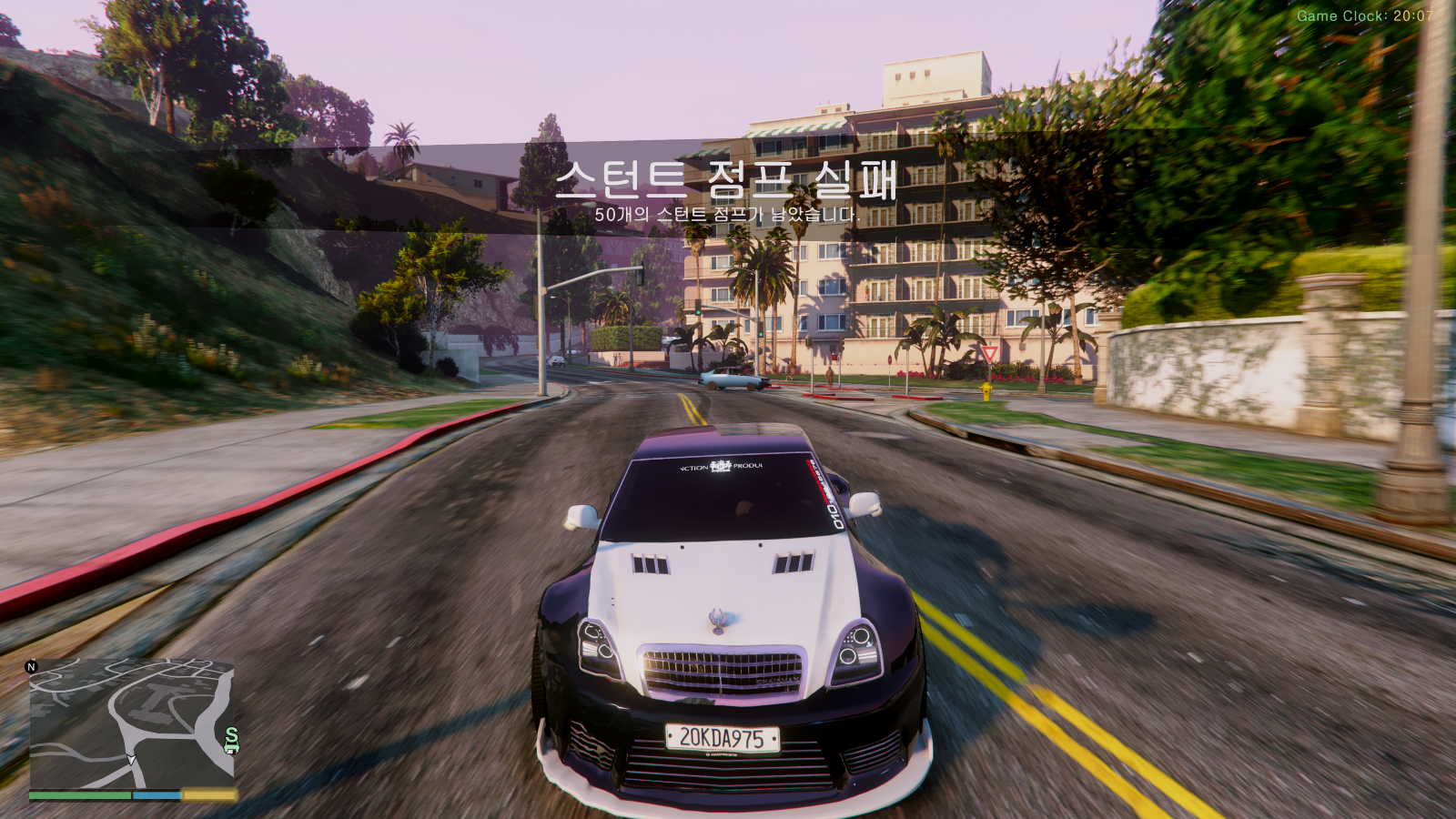Select the hood ornament emblem on the car
The width and height of the screenshot is (1456, 819).
coord(718,621)
